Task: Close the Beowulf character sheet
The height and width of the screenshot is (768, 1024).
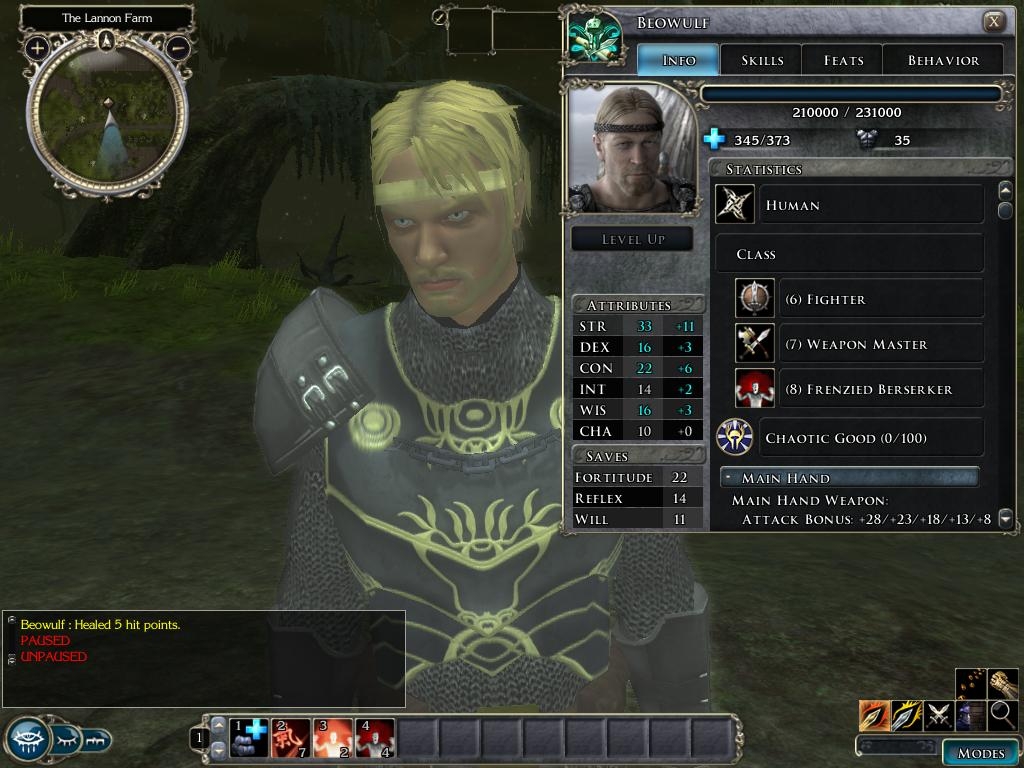Action: point(993,21)
